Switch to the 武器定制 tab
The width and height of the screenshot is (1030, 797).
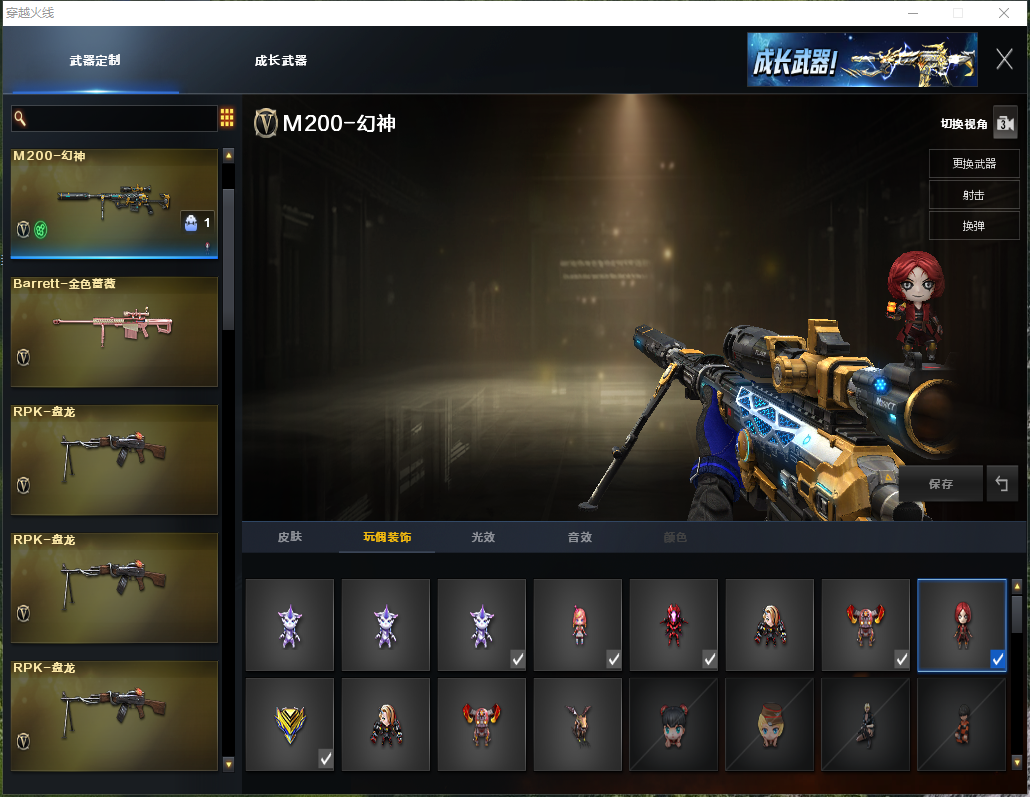pos(95,60)
